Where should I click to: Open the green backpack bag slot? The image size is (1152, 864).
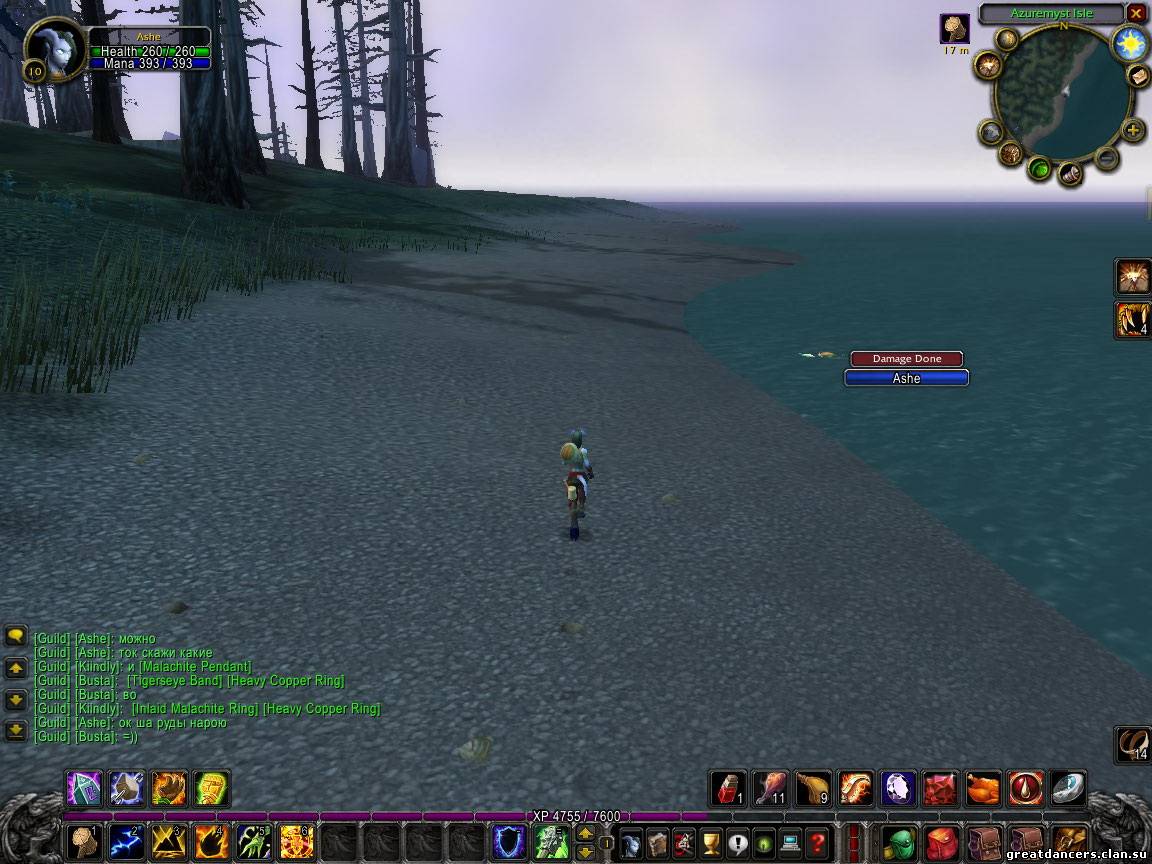click(899, 841)
